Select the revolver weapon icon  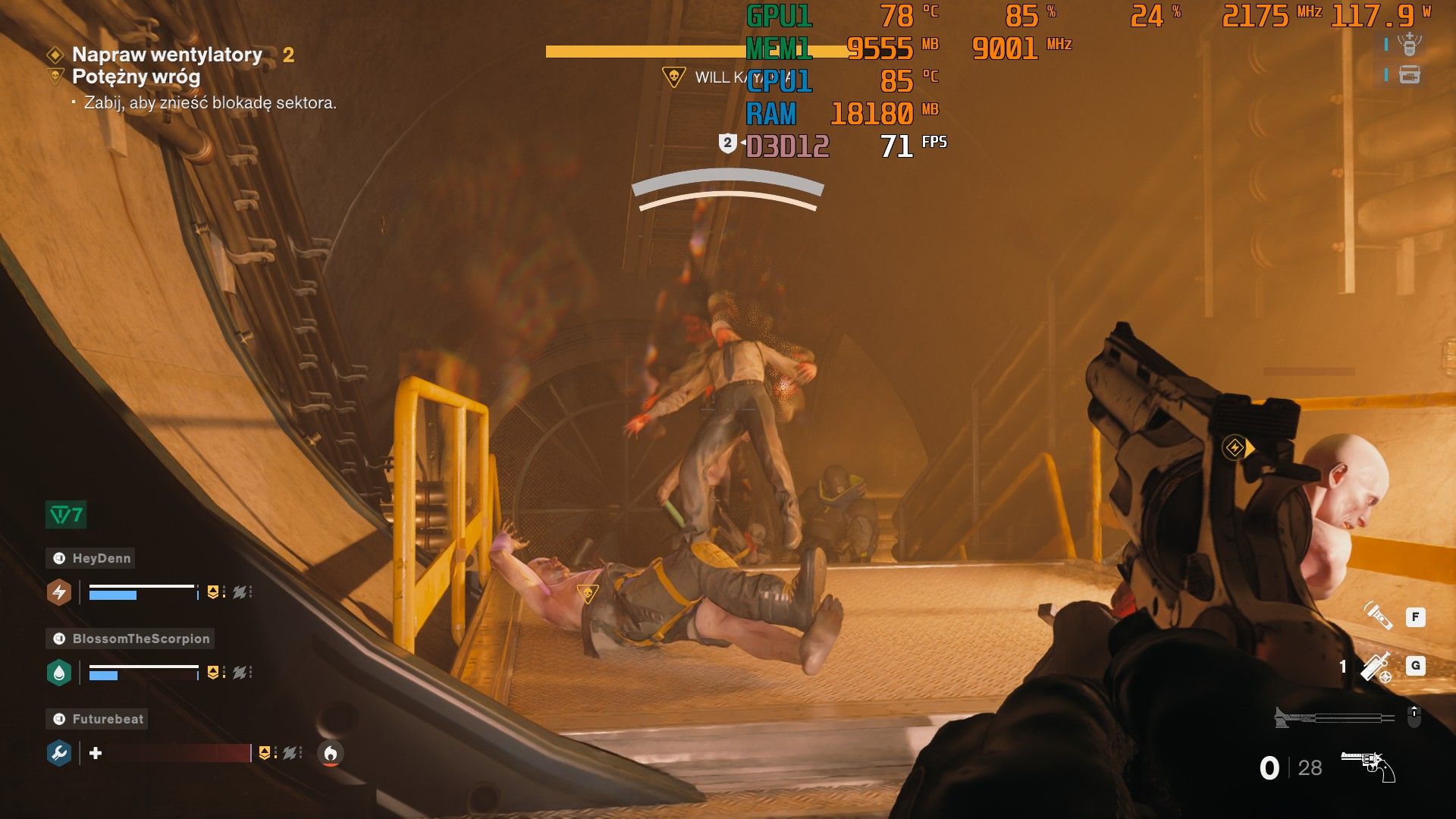(x=1367, y=766)
